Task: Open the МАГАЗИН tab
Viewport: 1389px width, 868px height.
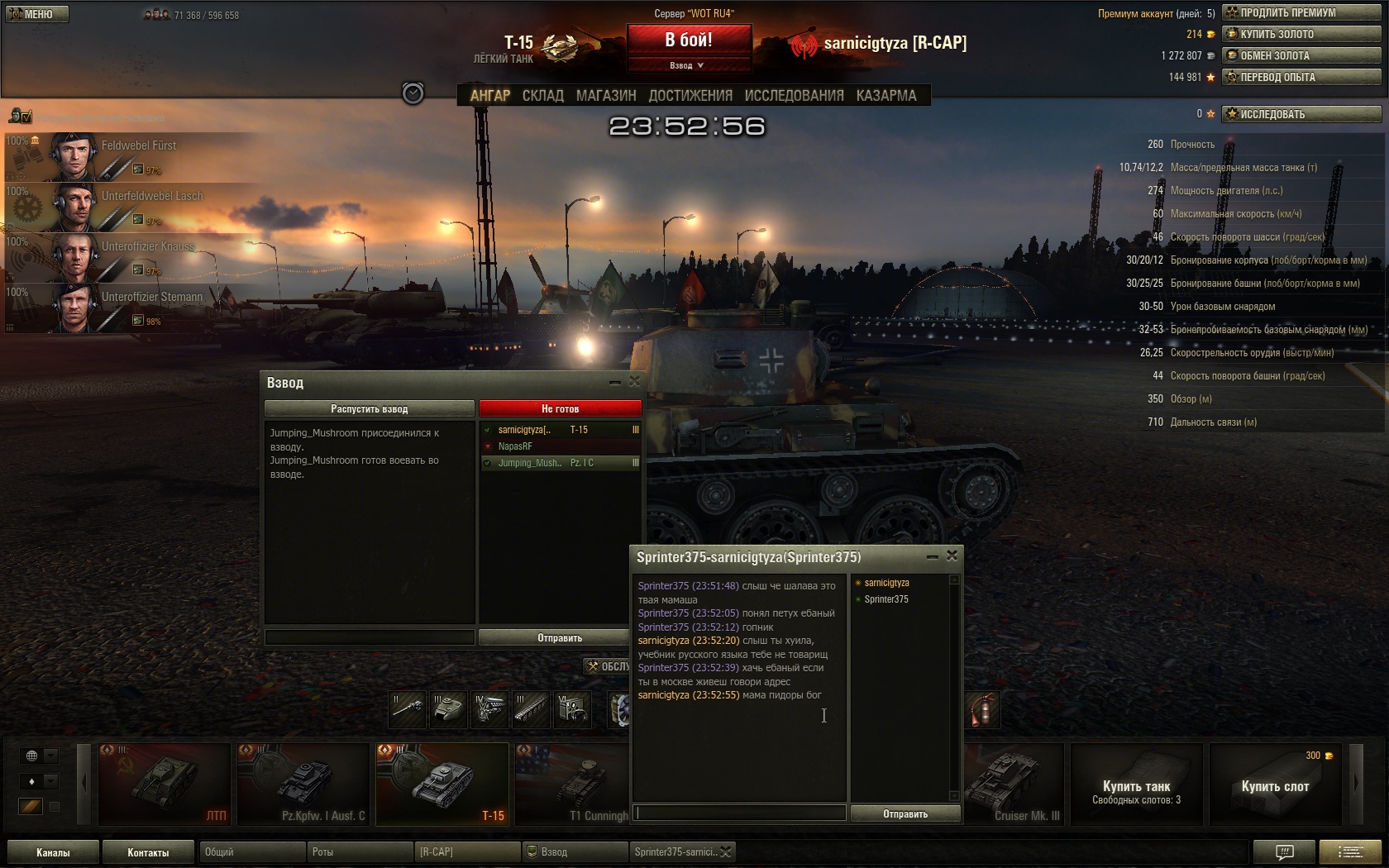Action: 606,96
